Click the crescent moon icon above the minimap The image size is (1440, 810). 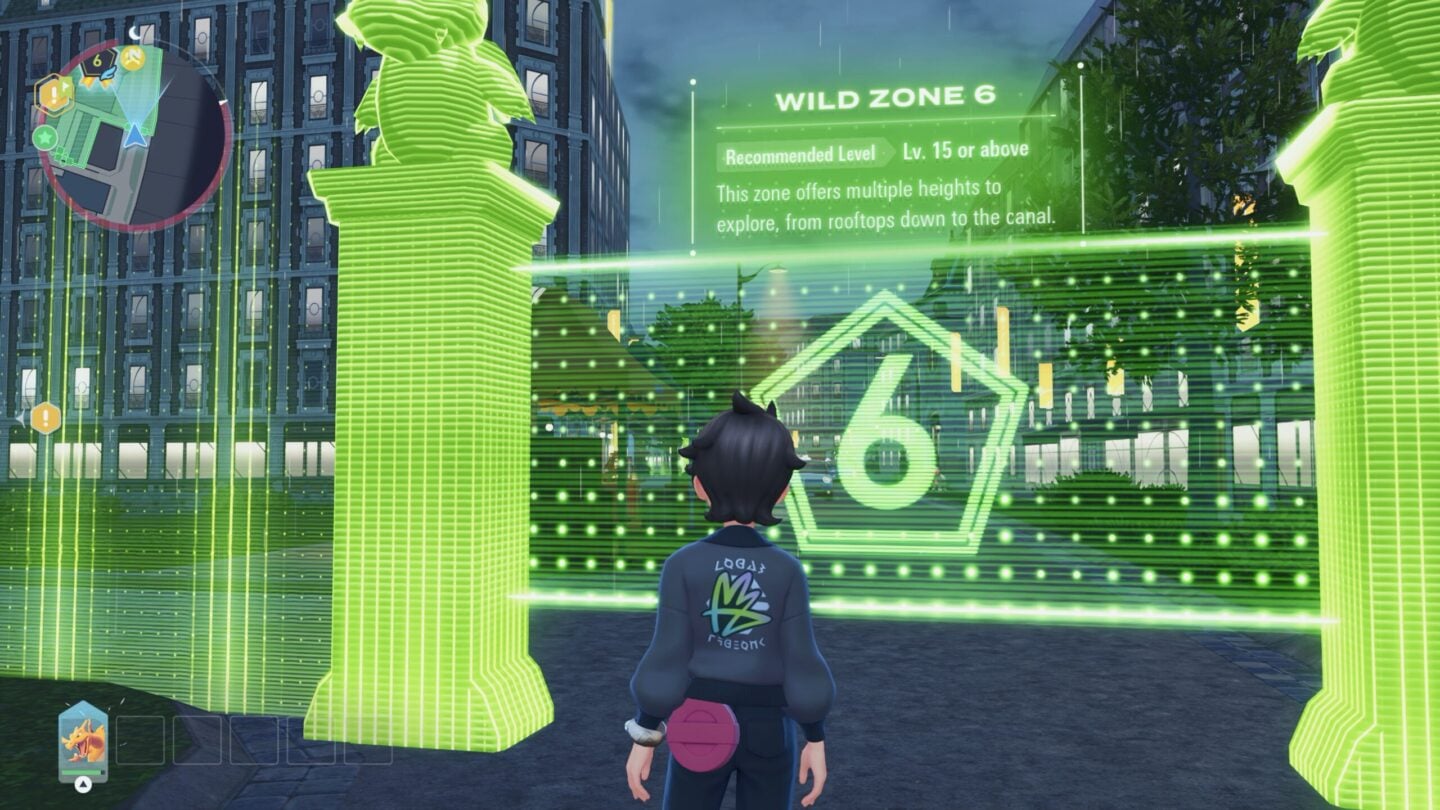click(134, 33)
